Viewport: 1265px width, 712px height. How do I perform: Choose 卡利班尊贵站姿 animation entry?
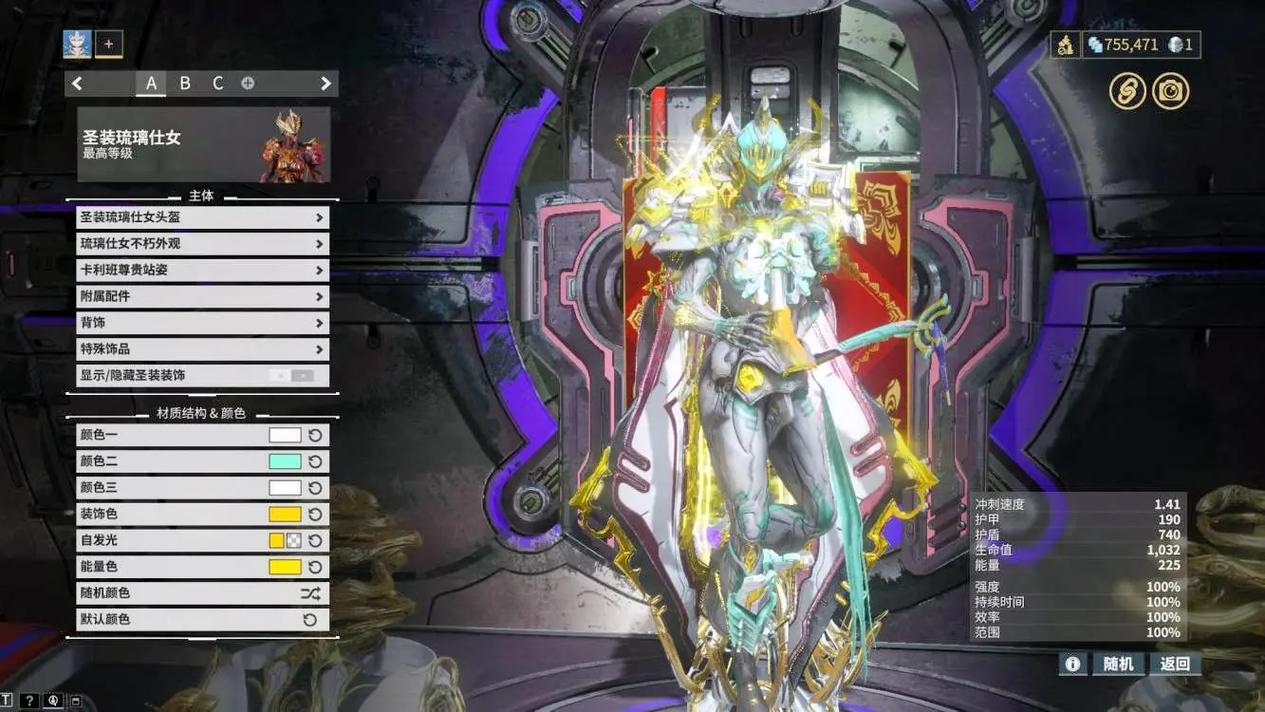click(202, 270)
